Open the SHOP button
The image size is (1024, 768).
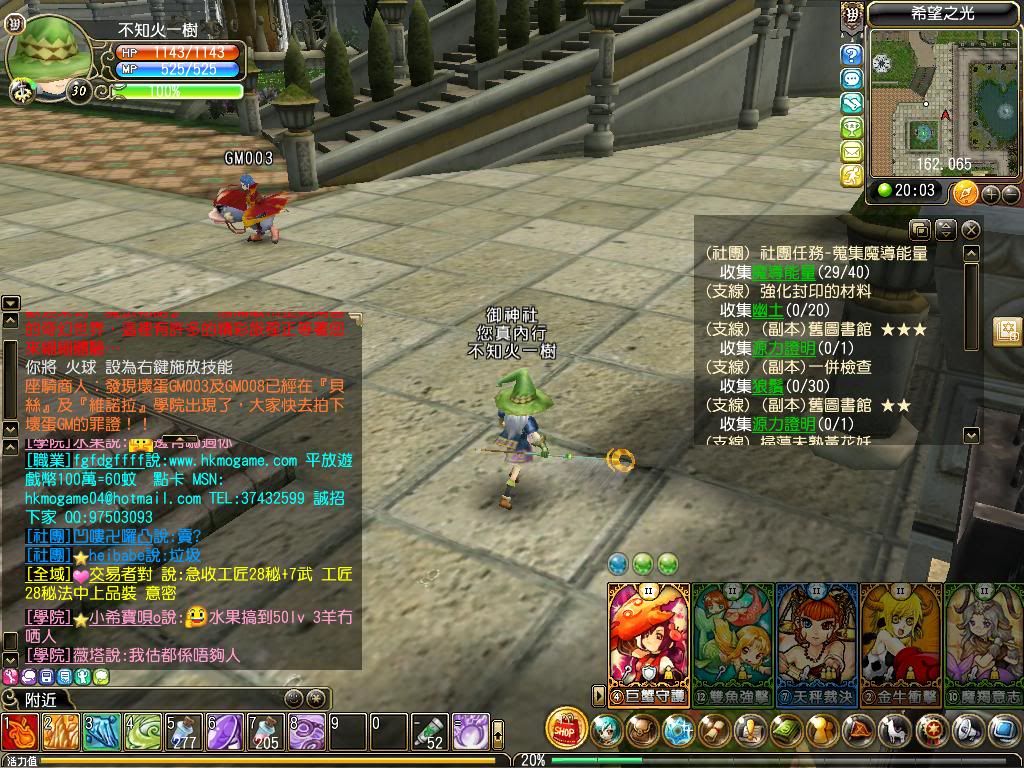[567, 730]
